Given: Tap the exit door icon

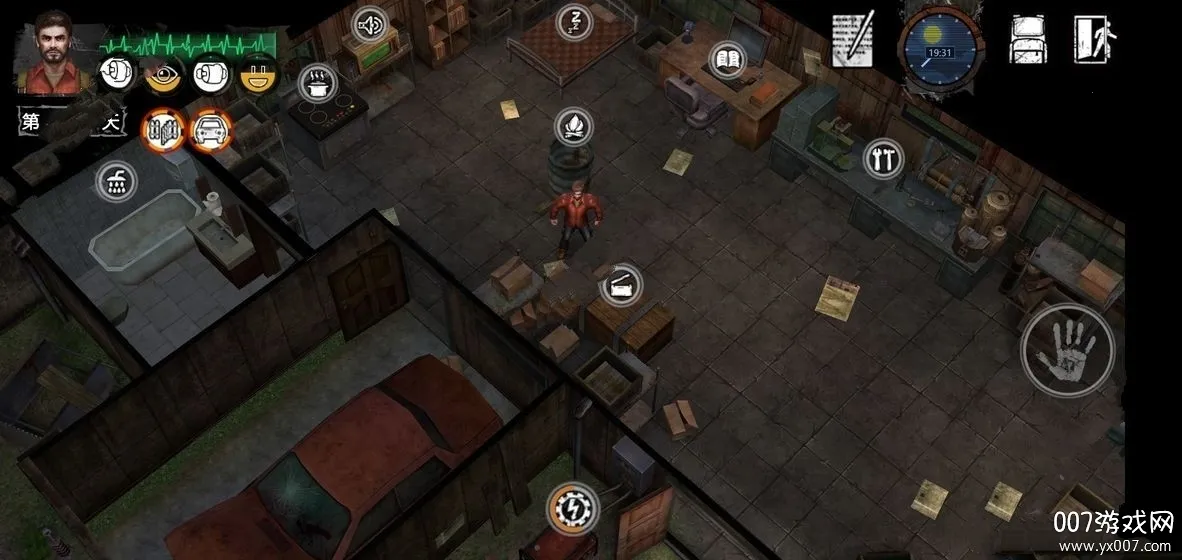Looking at the screenshot, I should pyautogui.click(x=1095, y=40).
